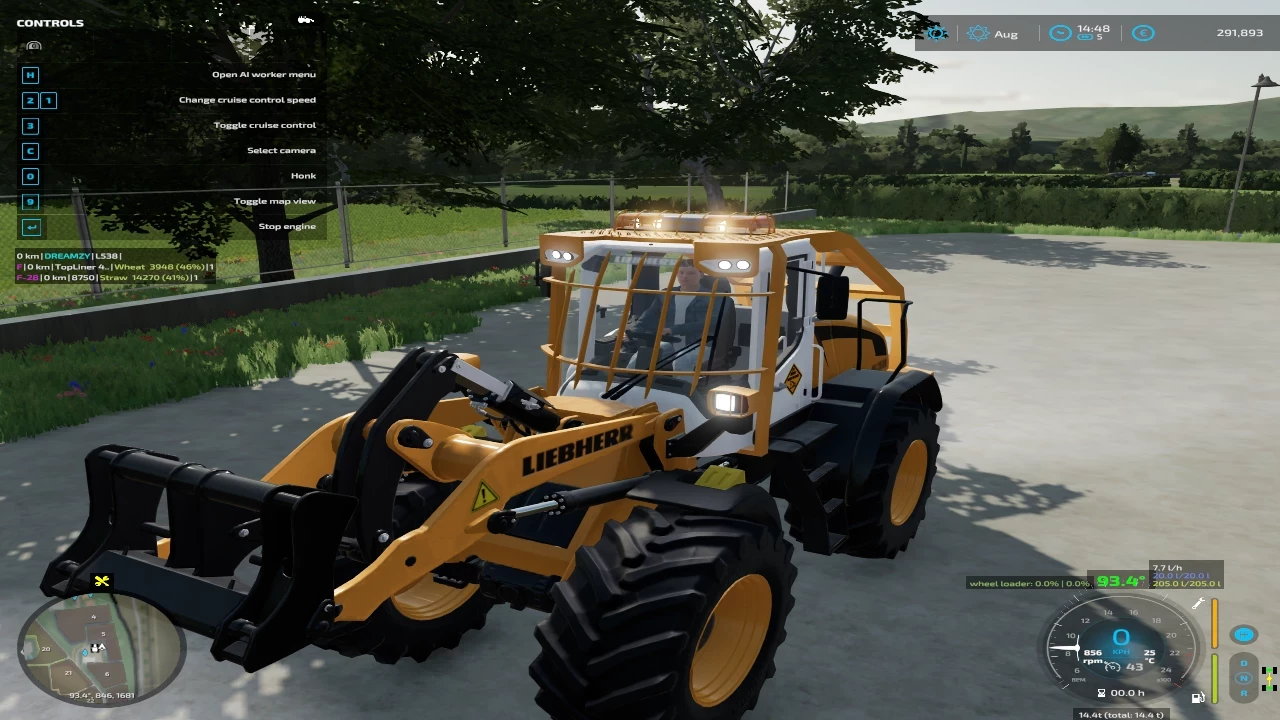This screenshot has width=1280, height=720.
Task: Click the in-game clock icon
Action: (x=1060, y=33)
